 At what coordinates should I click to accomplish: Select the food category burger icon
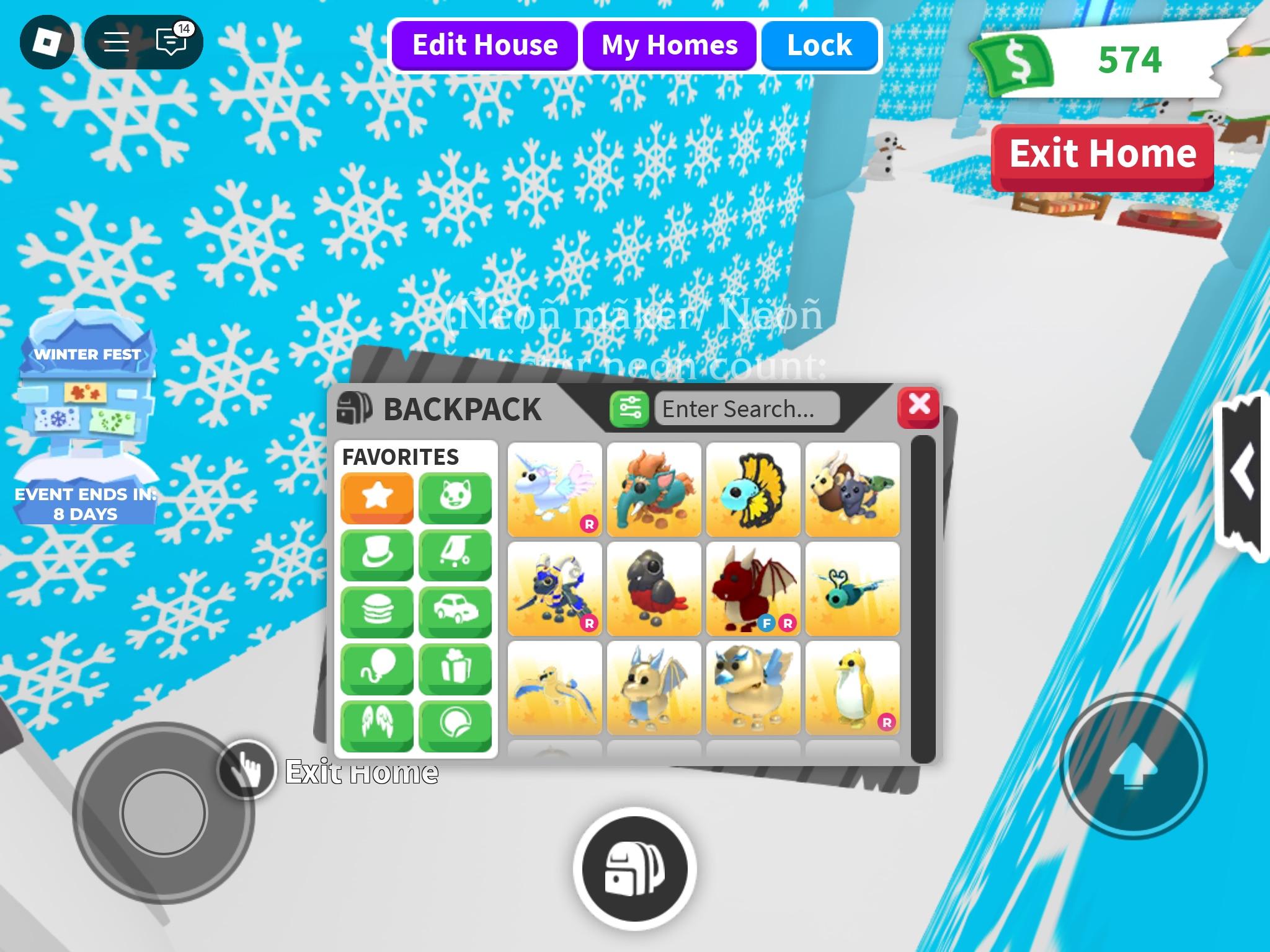(376, 612)
